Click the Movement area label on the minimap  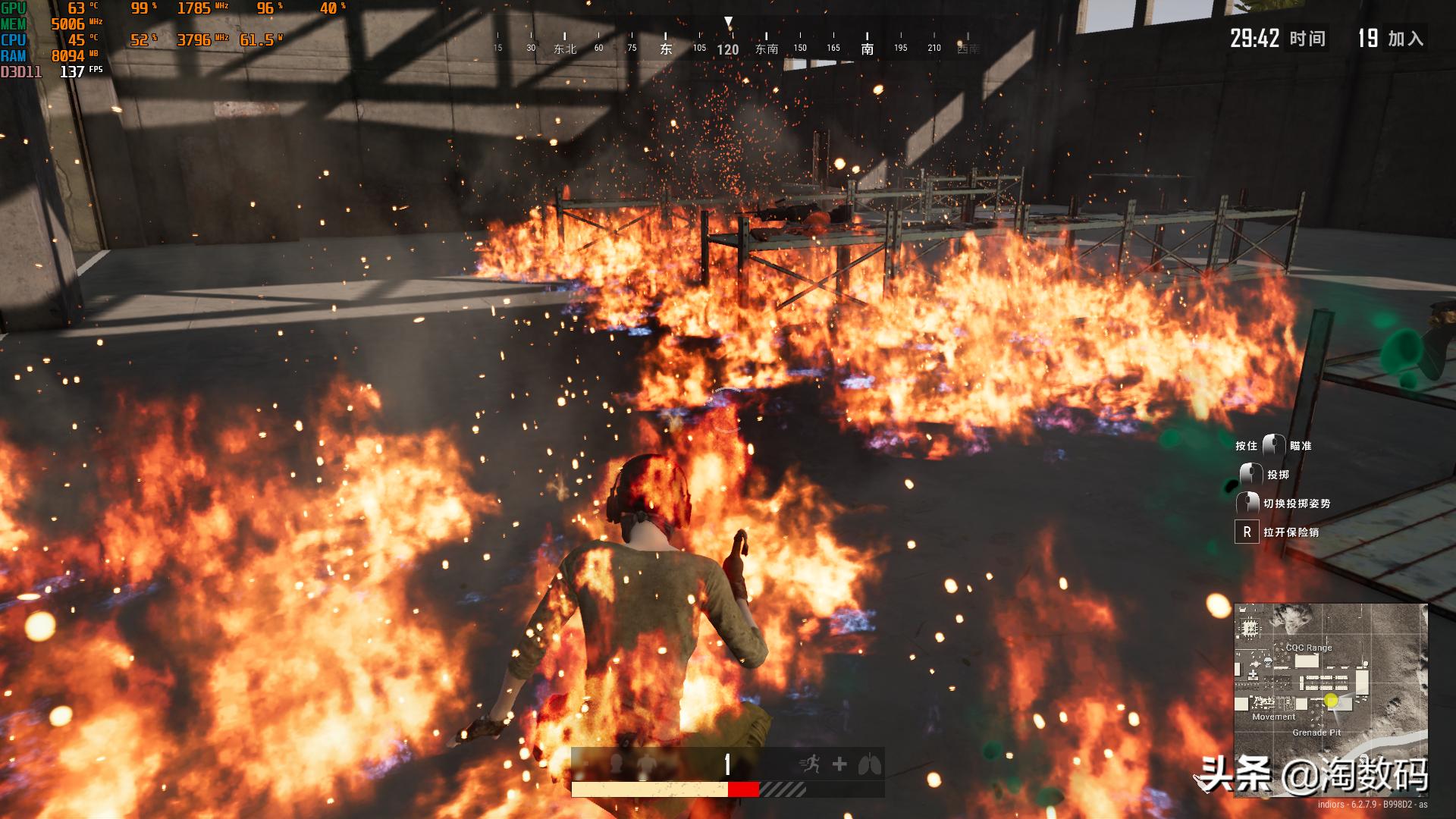click(1273, 717)
